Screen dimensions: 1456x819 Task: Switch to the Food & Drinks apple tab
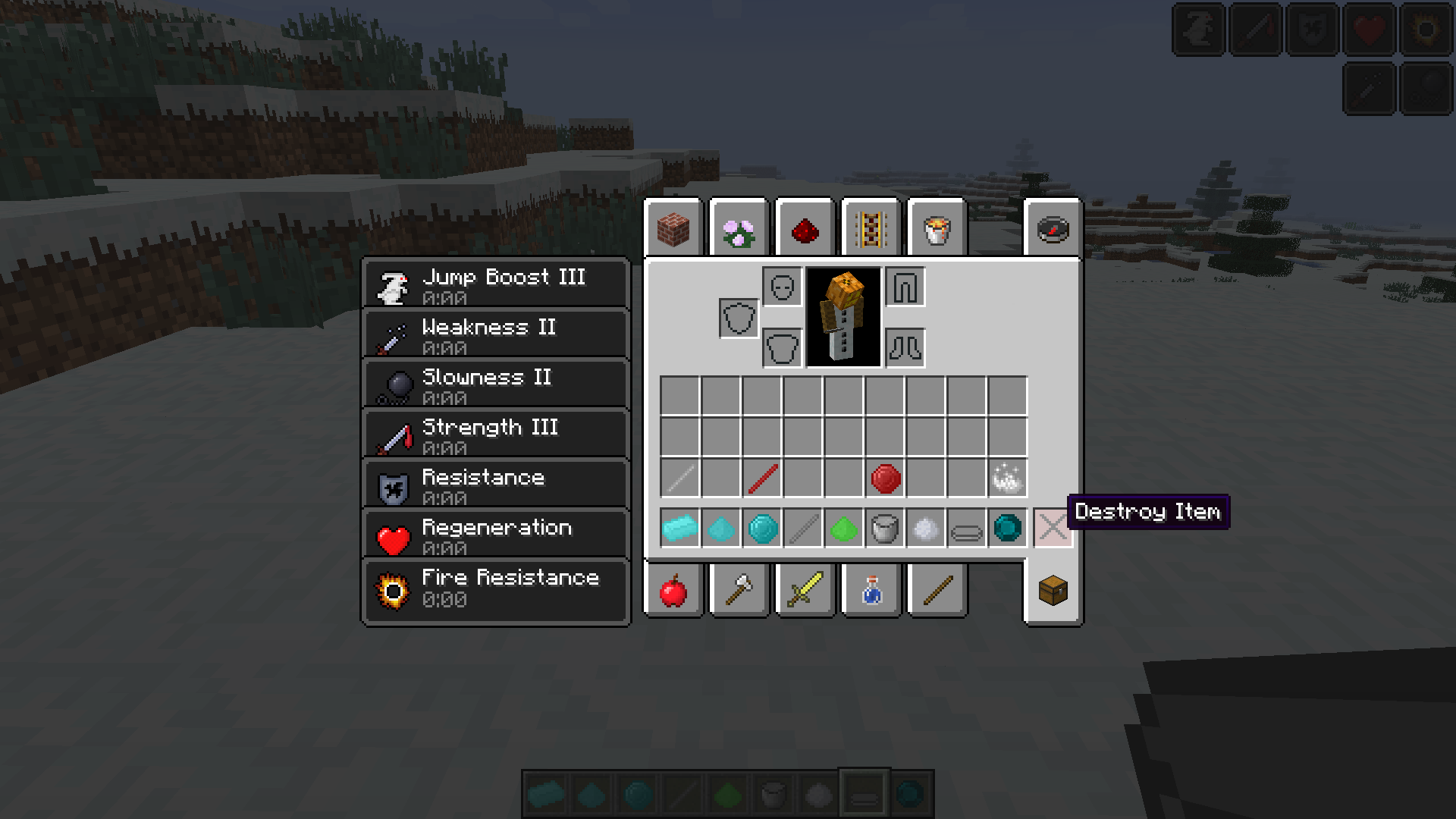click(675, 591)
